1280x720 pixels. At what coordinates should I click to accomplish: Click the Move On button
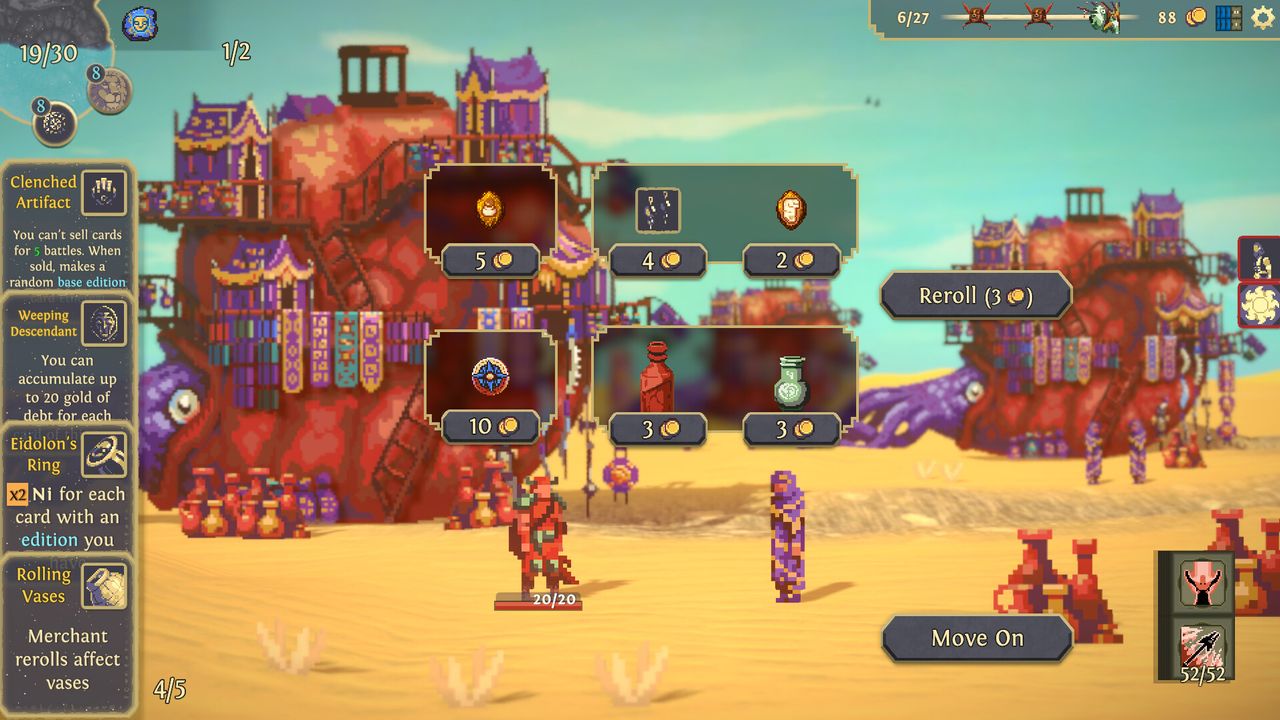pos(977,639)
